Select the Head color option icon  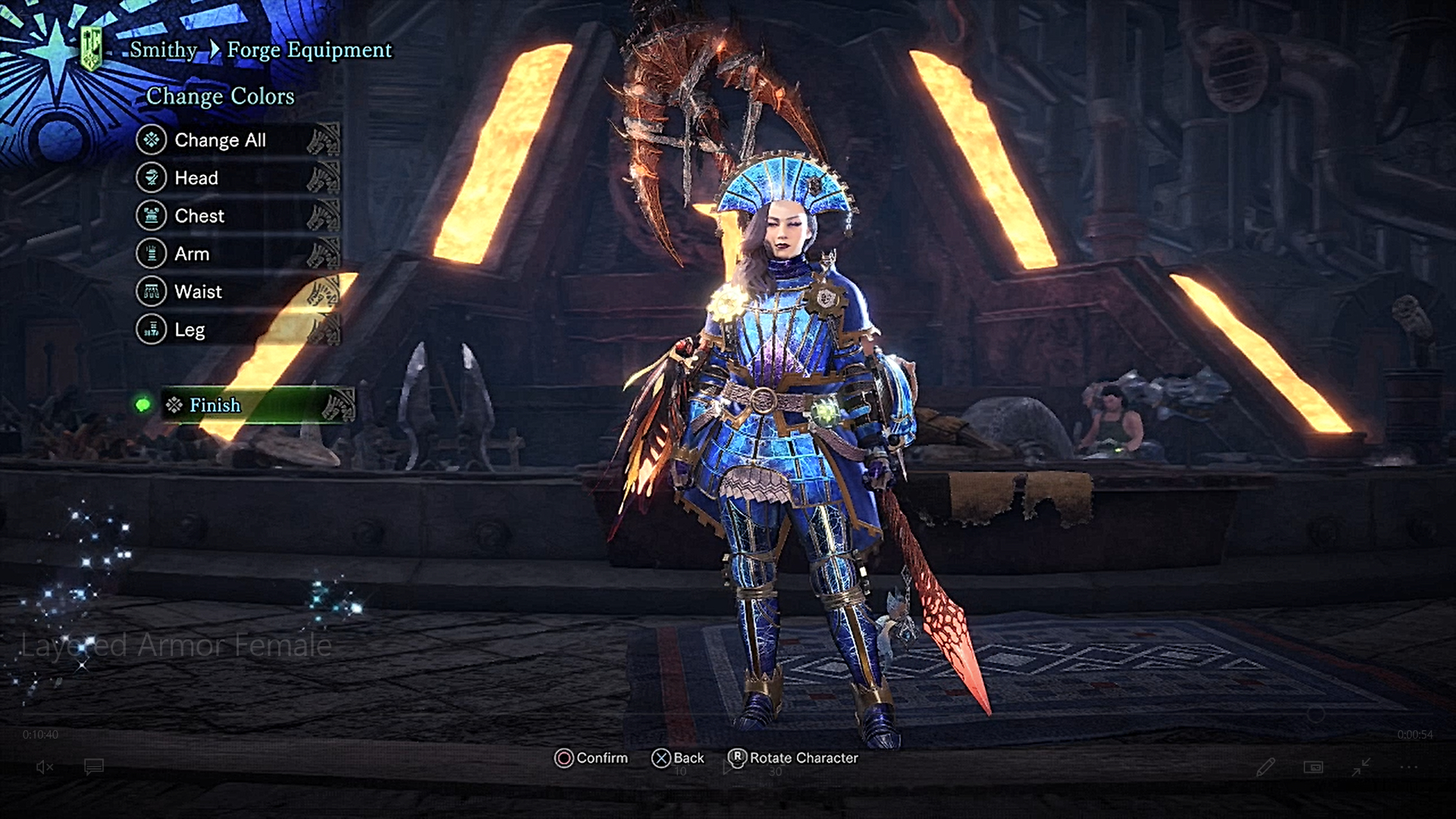point(151,177)
